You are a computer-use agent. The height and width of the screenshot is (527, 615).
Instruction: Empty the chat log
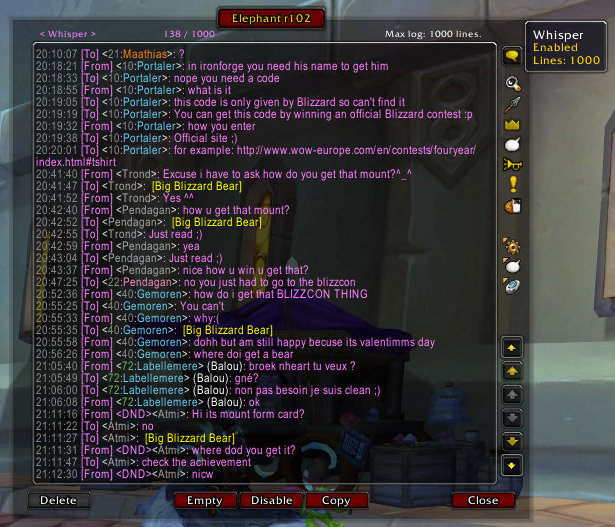204,500
